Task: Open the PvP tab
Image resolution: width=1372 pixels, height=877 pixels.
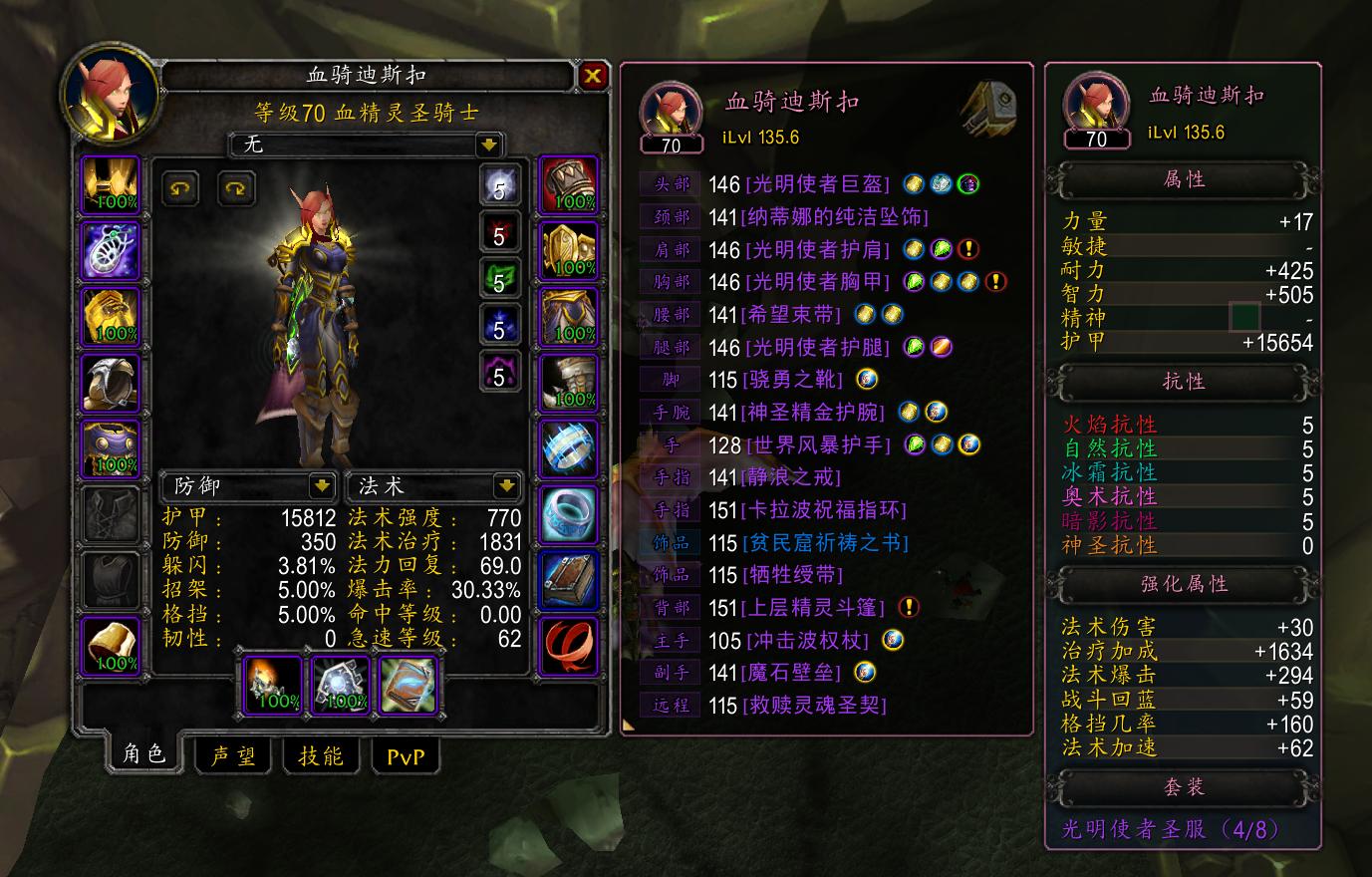Action: click(x=406, y=755)
